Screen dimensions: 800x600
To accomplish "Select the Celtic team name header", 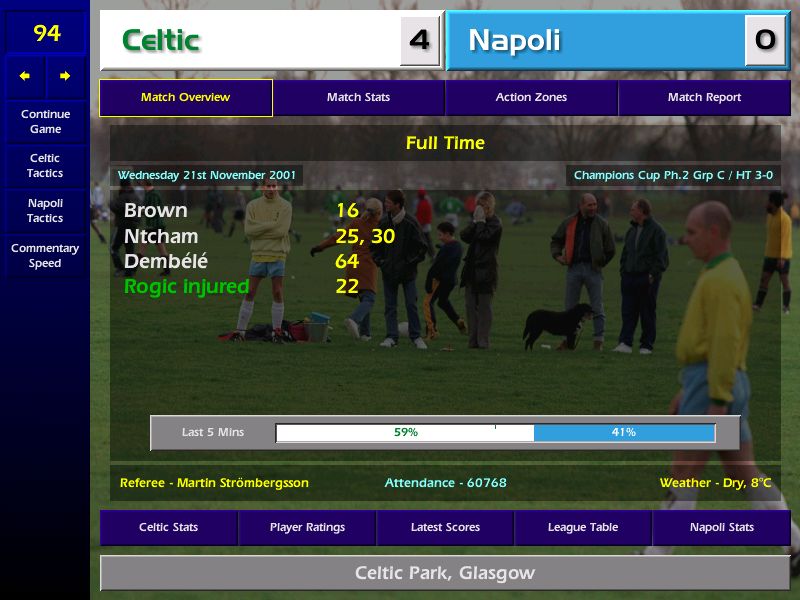I will click(250, 41).
